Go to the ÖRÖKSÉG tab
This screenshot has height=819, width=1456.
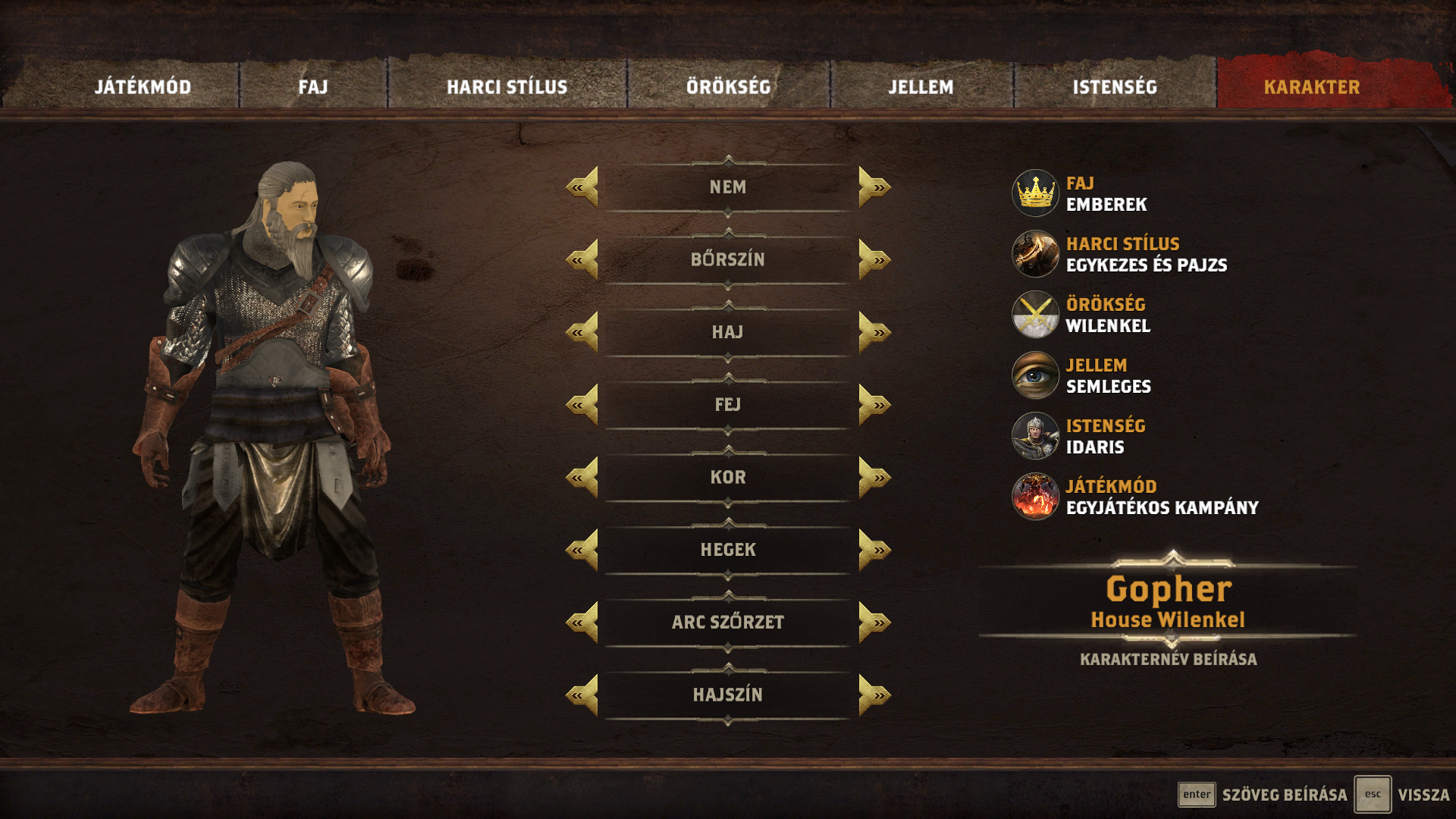point(728,87)
